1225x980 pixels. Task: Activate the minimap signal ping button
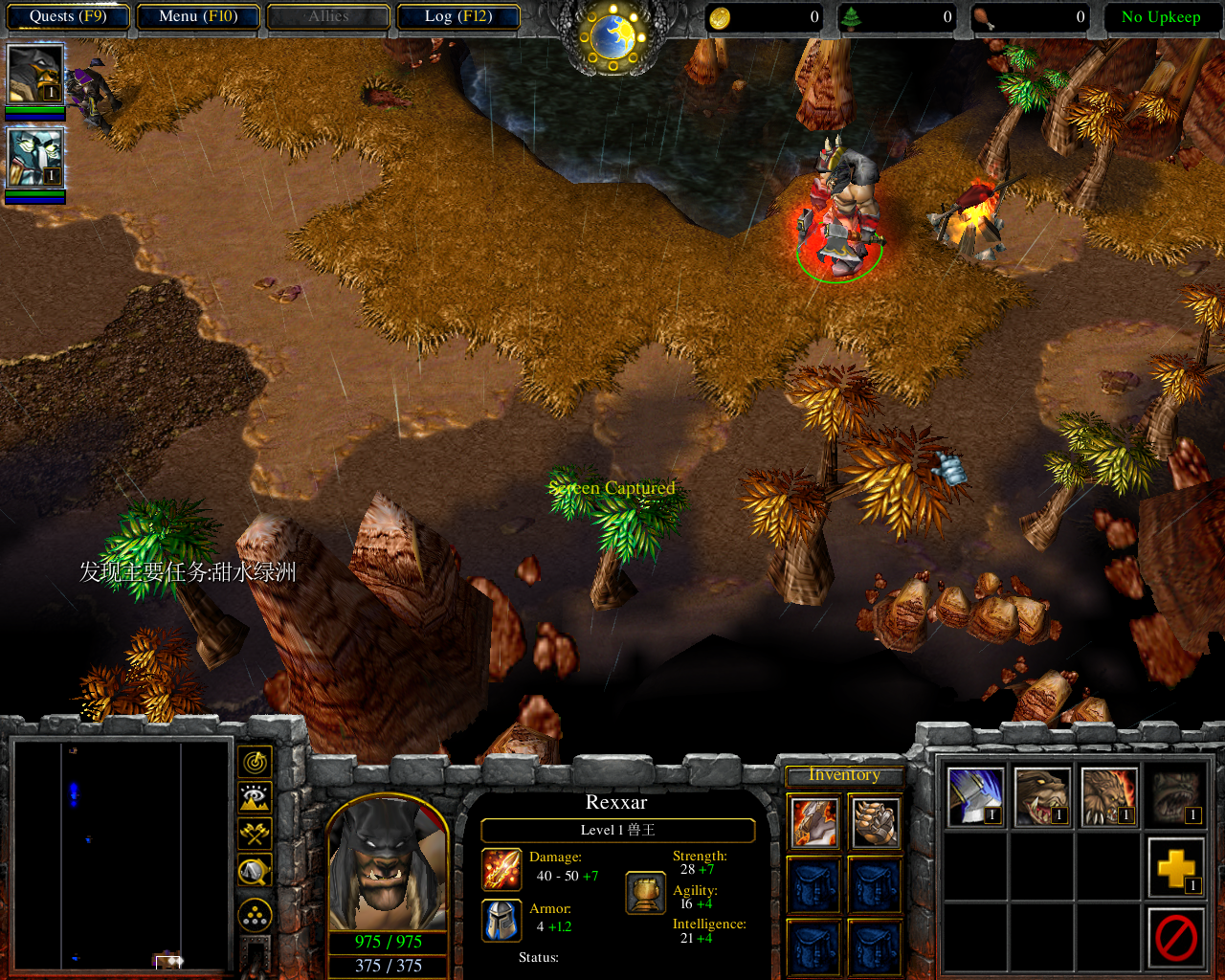click(255, 762)
